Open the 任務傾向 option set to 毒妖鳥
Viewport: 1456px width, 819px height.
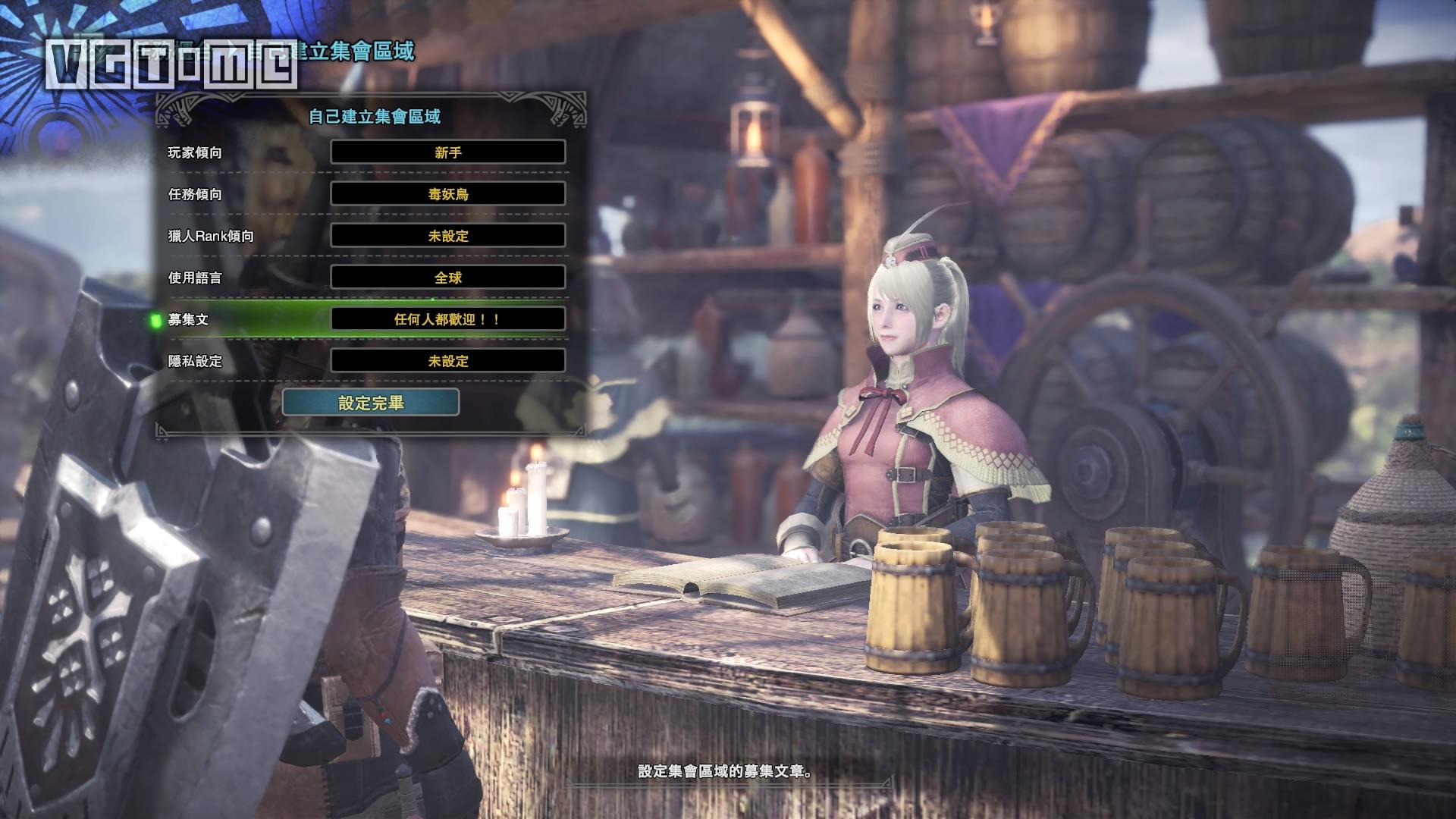coord(447,194)
